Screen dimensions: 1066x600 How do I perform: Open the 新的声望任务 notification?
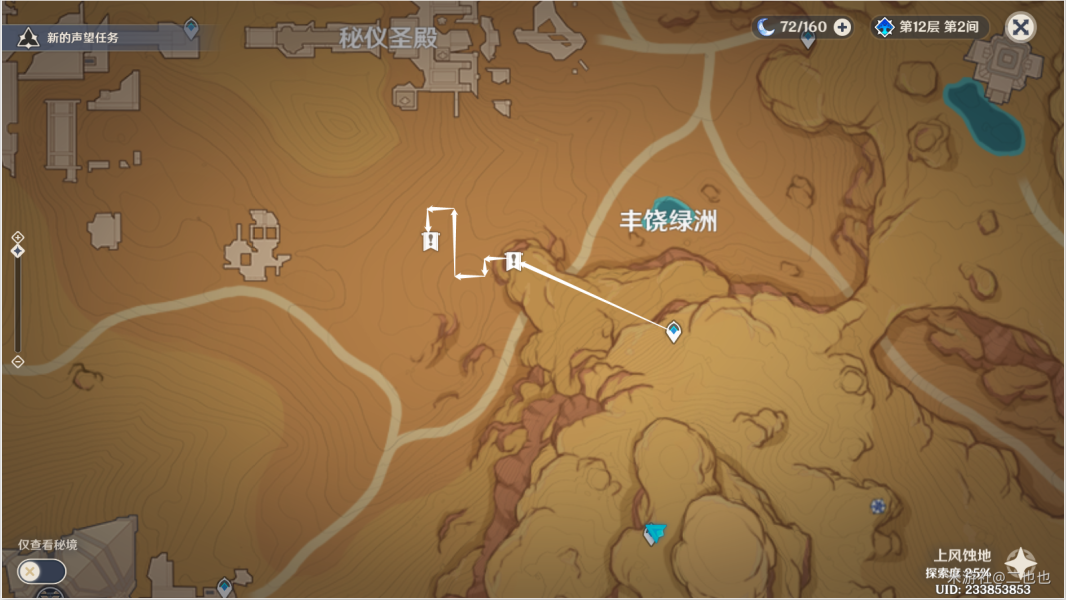click(x=84, y=38)
